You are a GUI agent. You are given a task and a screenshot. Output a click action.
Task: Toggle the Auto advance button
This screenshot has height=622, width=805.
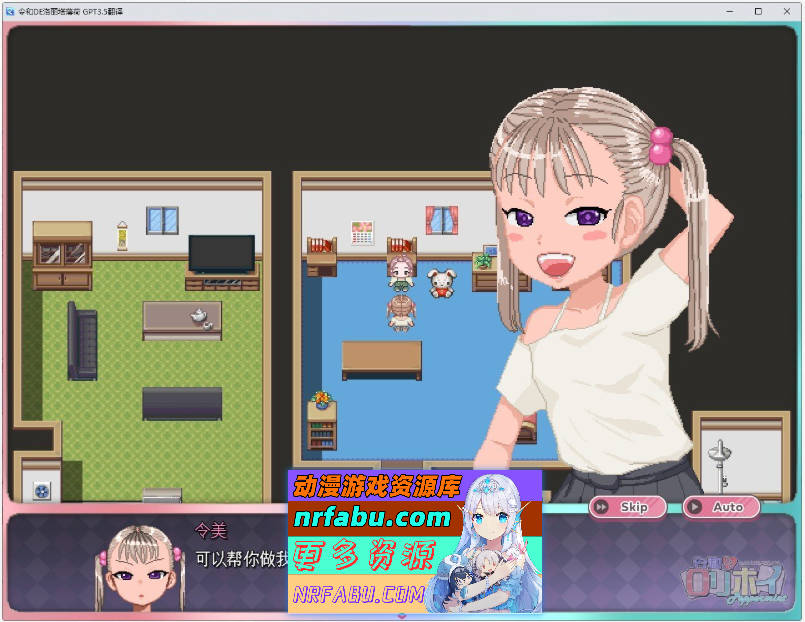pos(720,507)
